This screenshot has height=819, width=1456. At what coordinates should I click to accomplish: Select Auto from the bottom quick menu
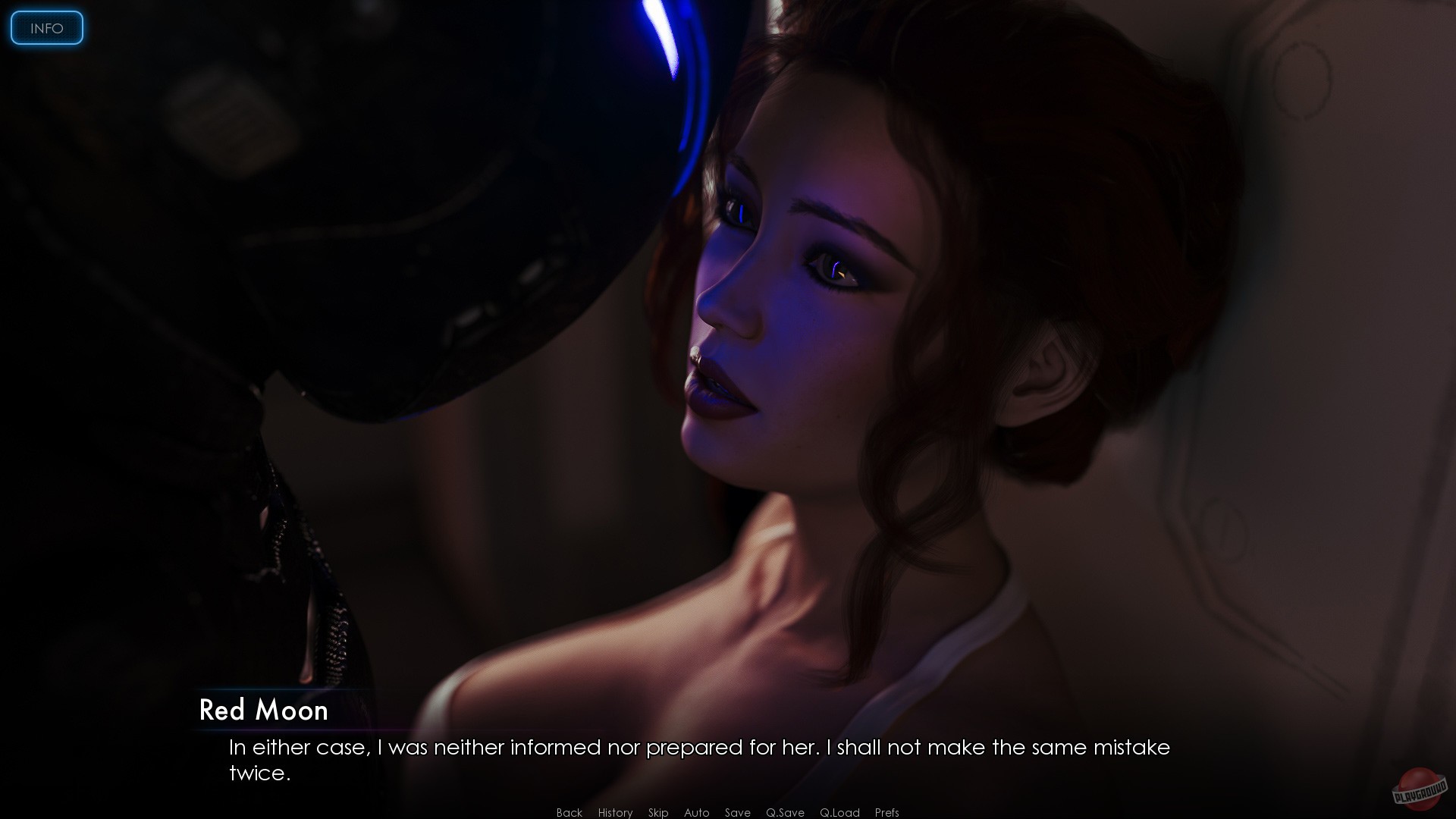click(696, 812)
